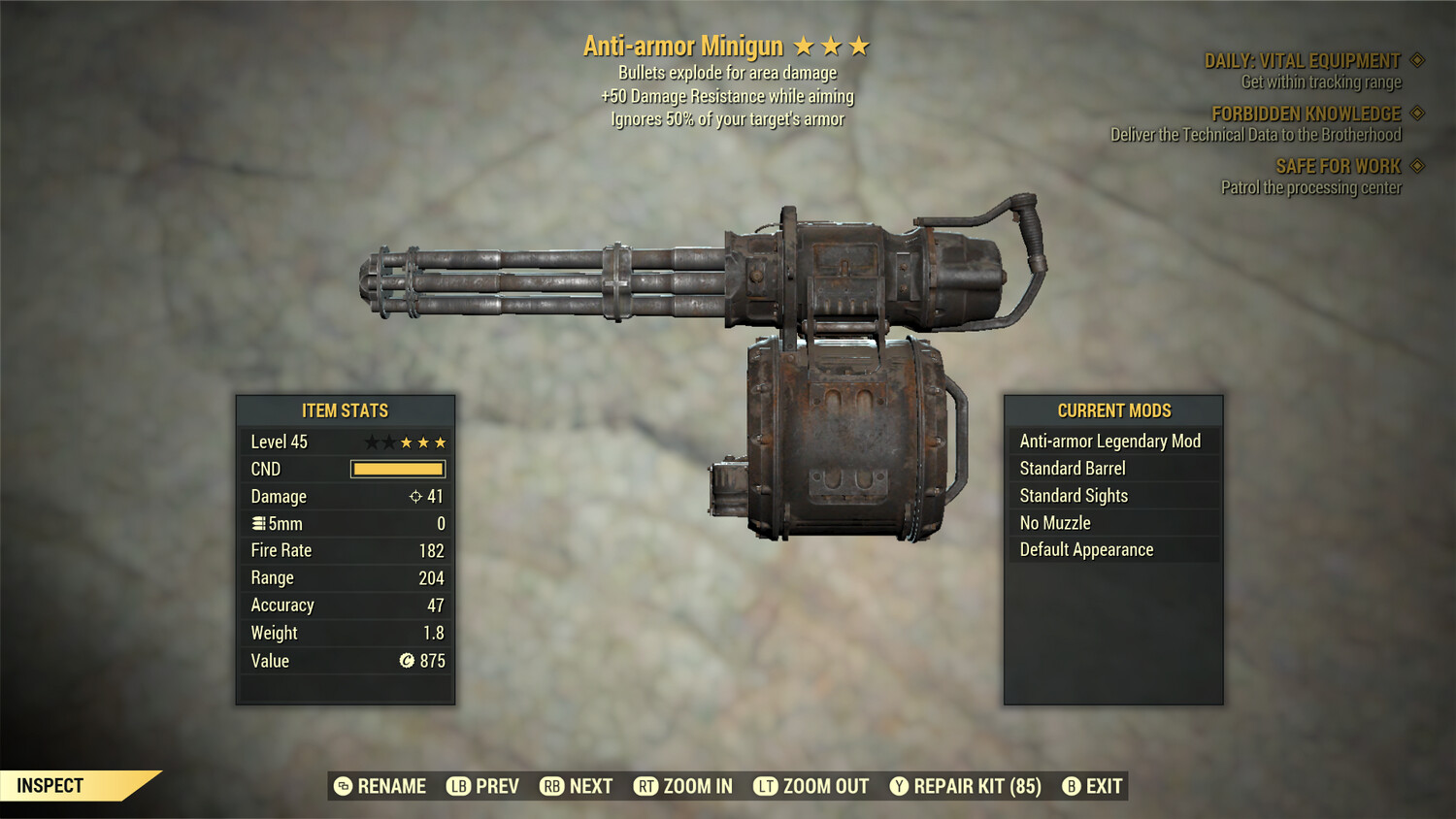Click the CND condition bar
The height and width of the screenshot is (819, 1456).
click(x=398, y=469)
